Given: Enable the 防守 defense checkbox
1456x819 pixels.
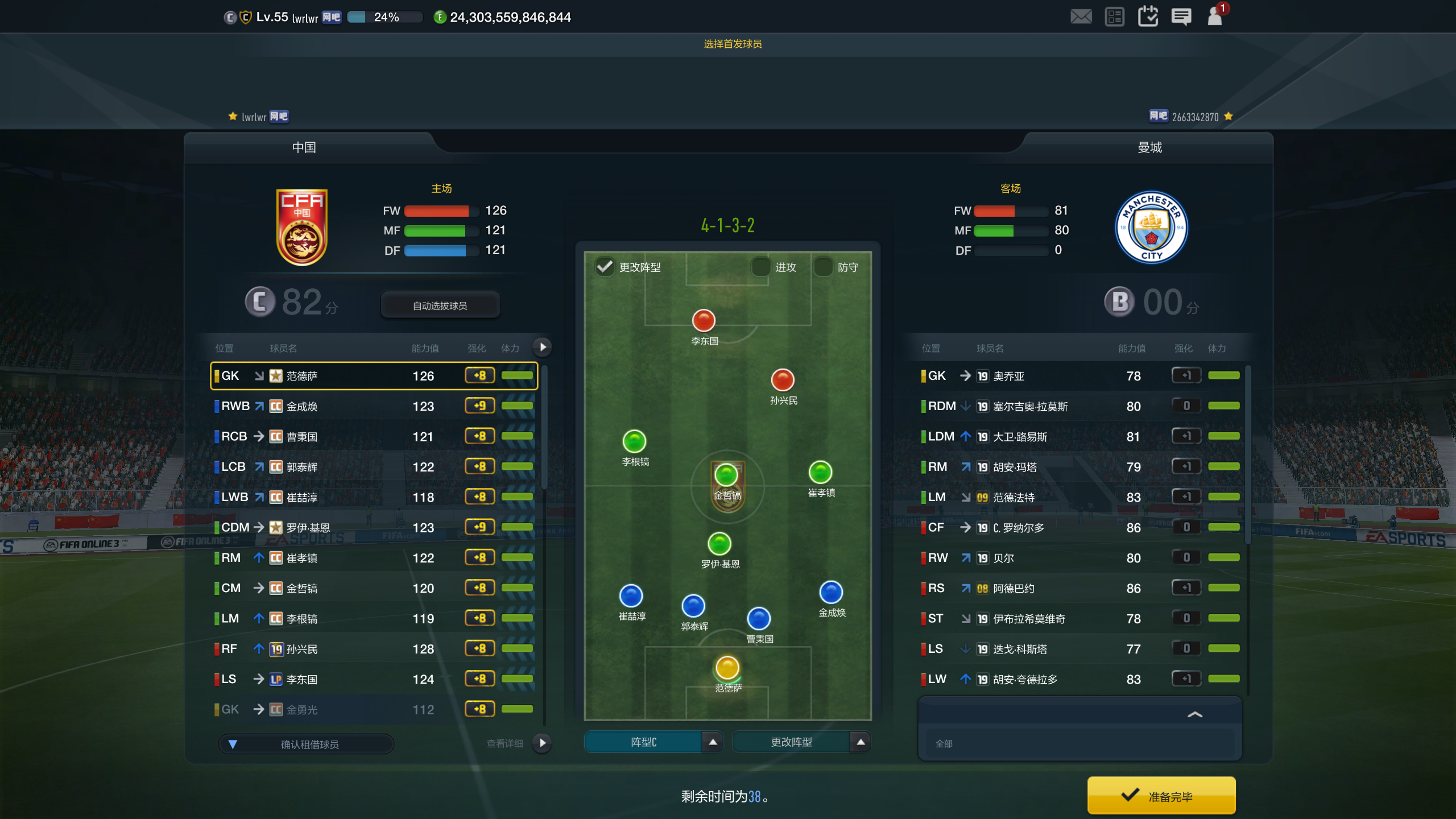Looking at the screenshot, I should [x=823, y=267].
